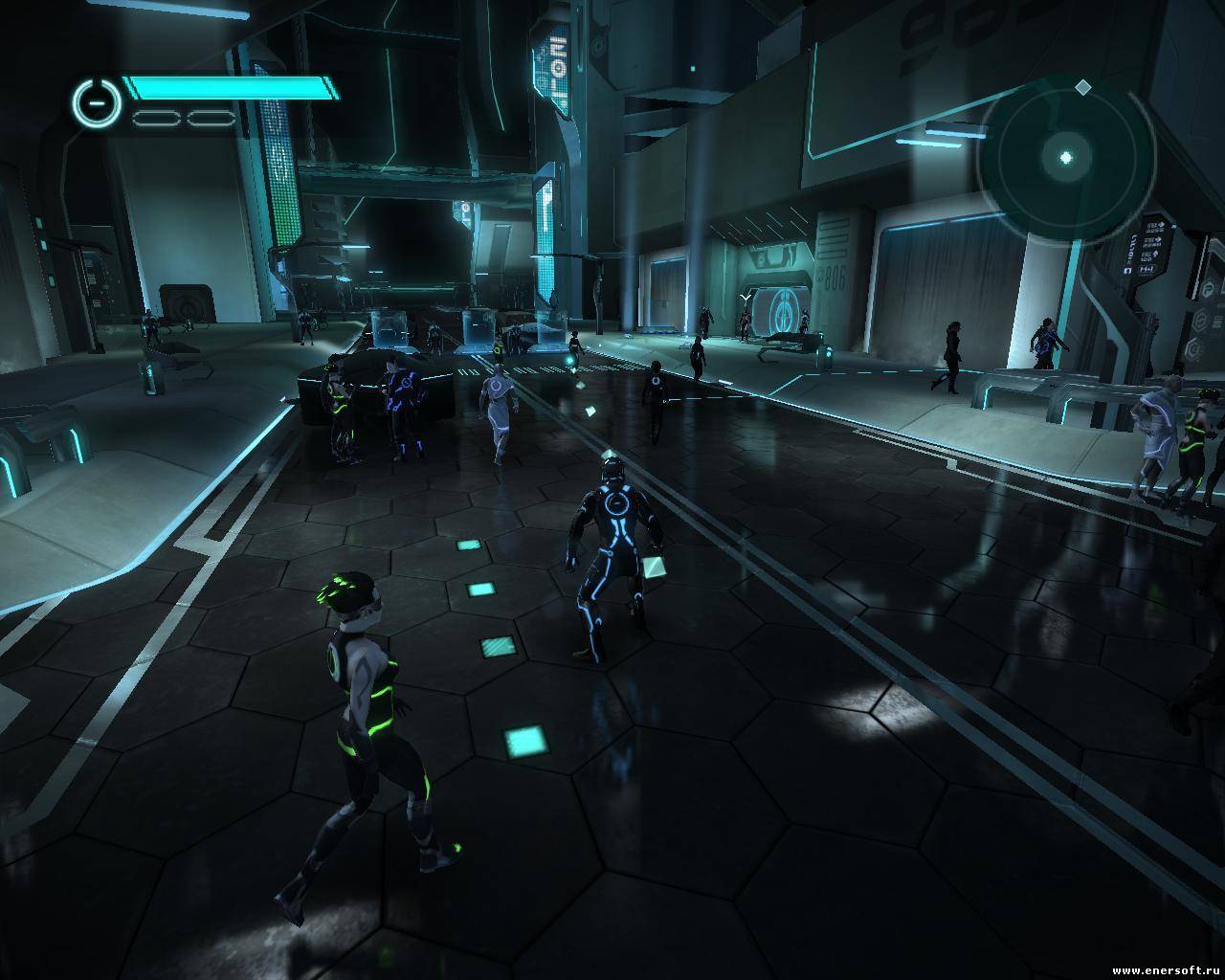Click the circular radar minimap
The height and width of the screenshot is (980, 1225).
point(1066,158)
